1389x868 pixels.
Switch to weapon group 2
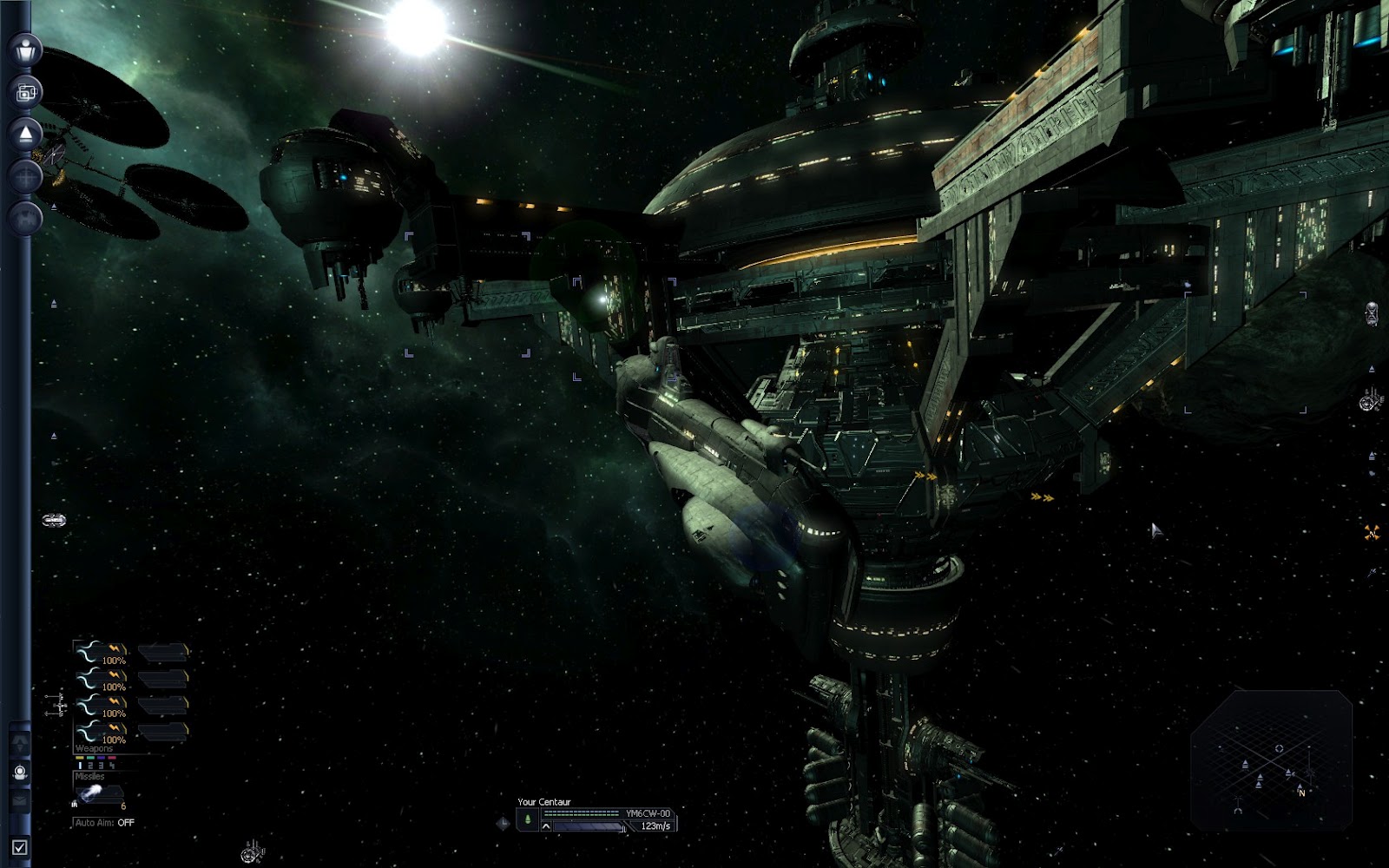89,766
